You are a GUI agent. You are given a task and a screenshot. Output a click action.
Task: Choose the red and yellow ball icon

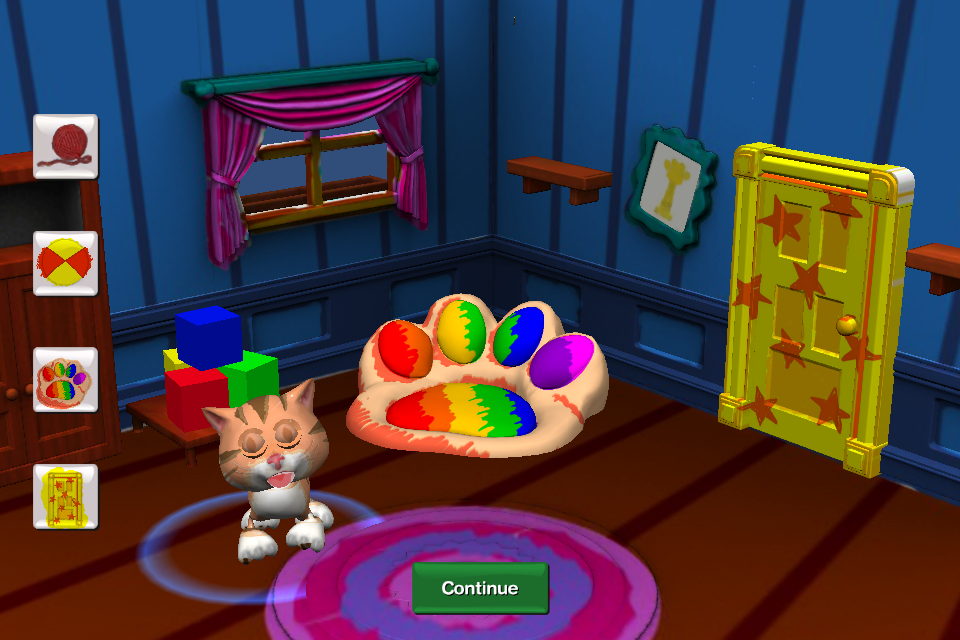point(65,263)
